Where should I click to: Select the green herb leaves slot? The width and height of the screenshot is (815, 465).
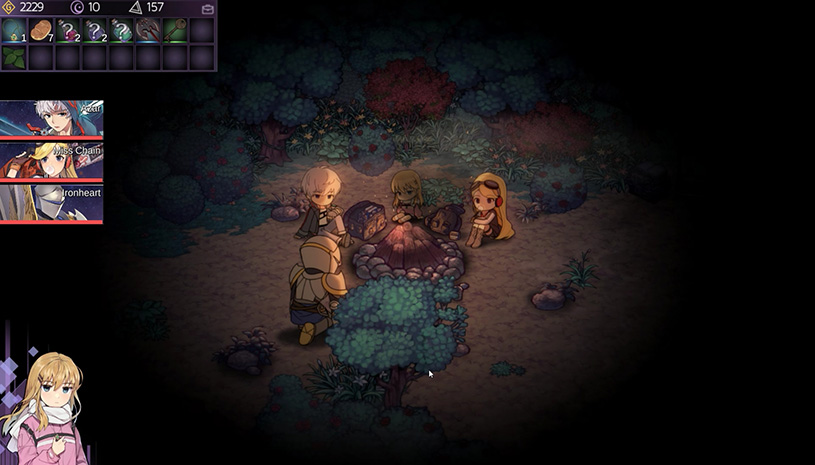[14, 58]
